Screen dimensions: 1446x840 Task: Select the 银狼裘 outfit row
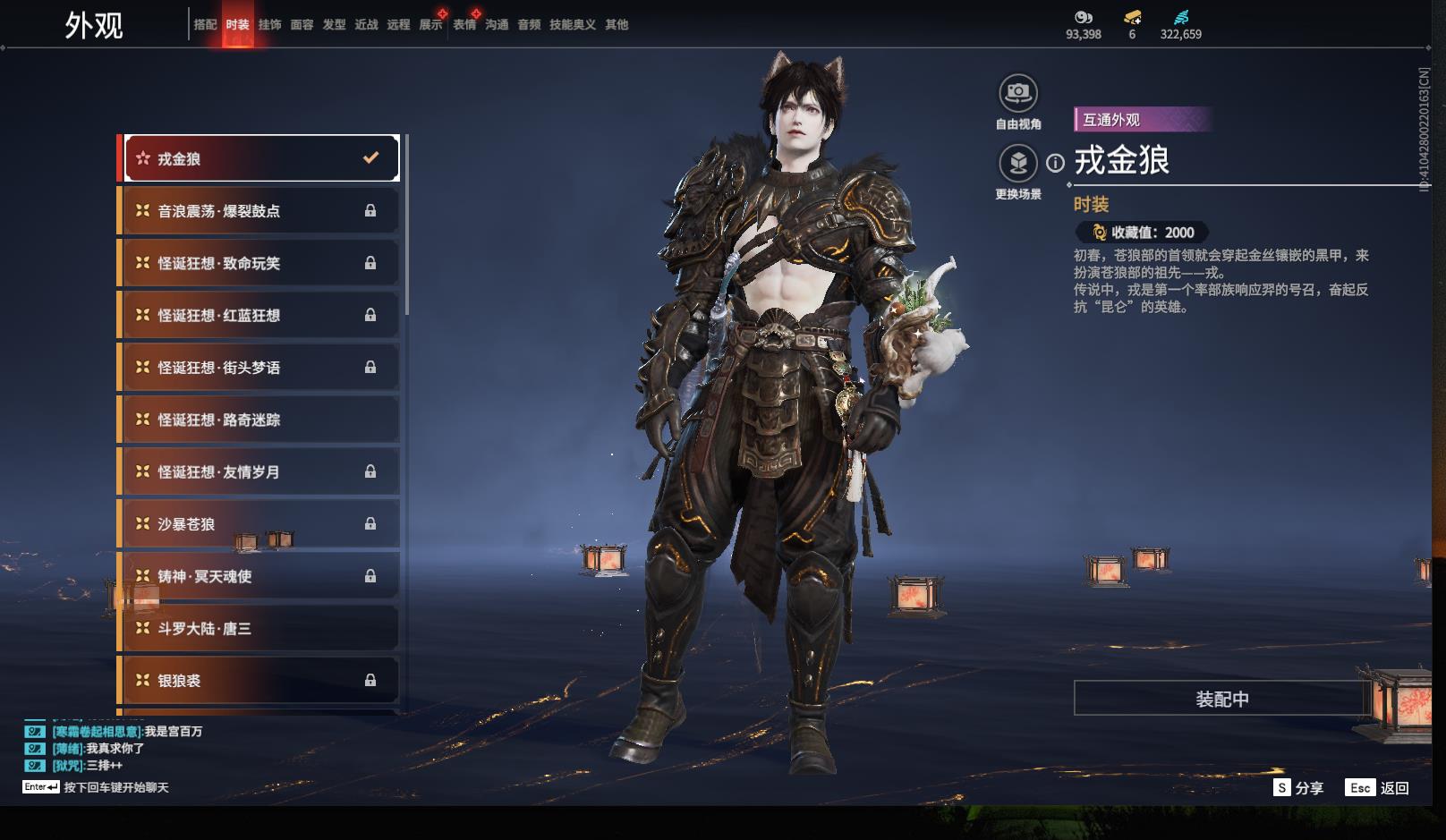[x=260, y=681]
